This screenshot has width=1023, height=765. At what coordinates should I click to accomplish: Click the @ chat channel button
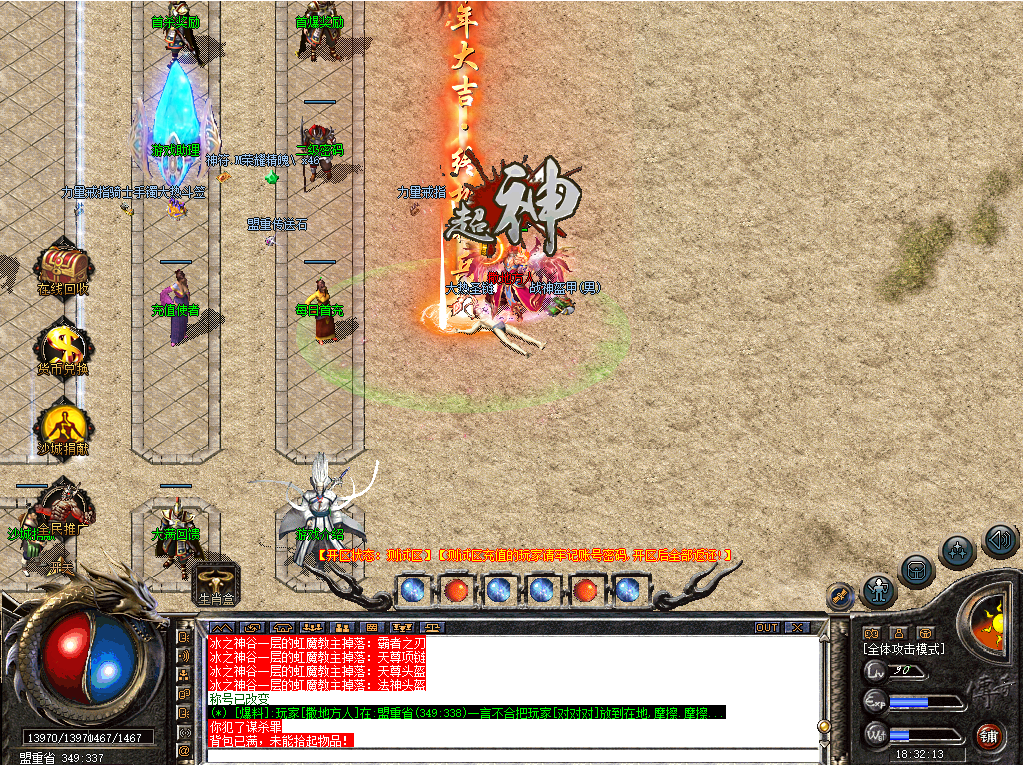click(184, 751)
